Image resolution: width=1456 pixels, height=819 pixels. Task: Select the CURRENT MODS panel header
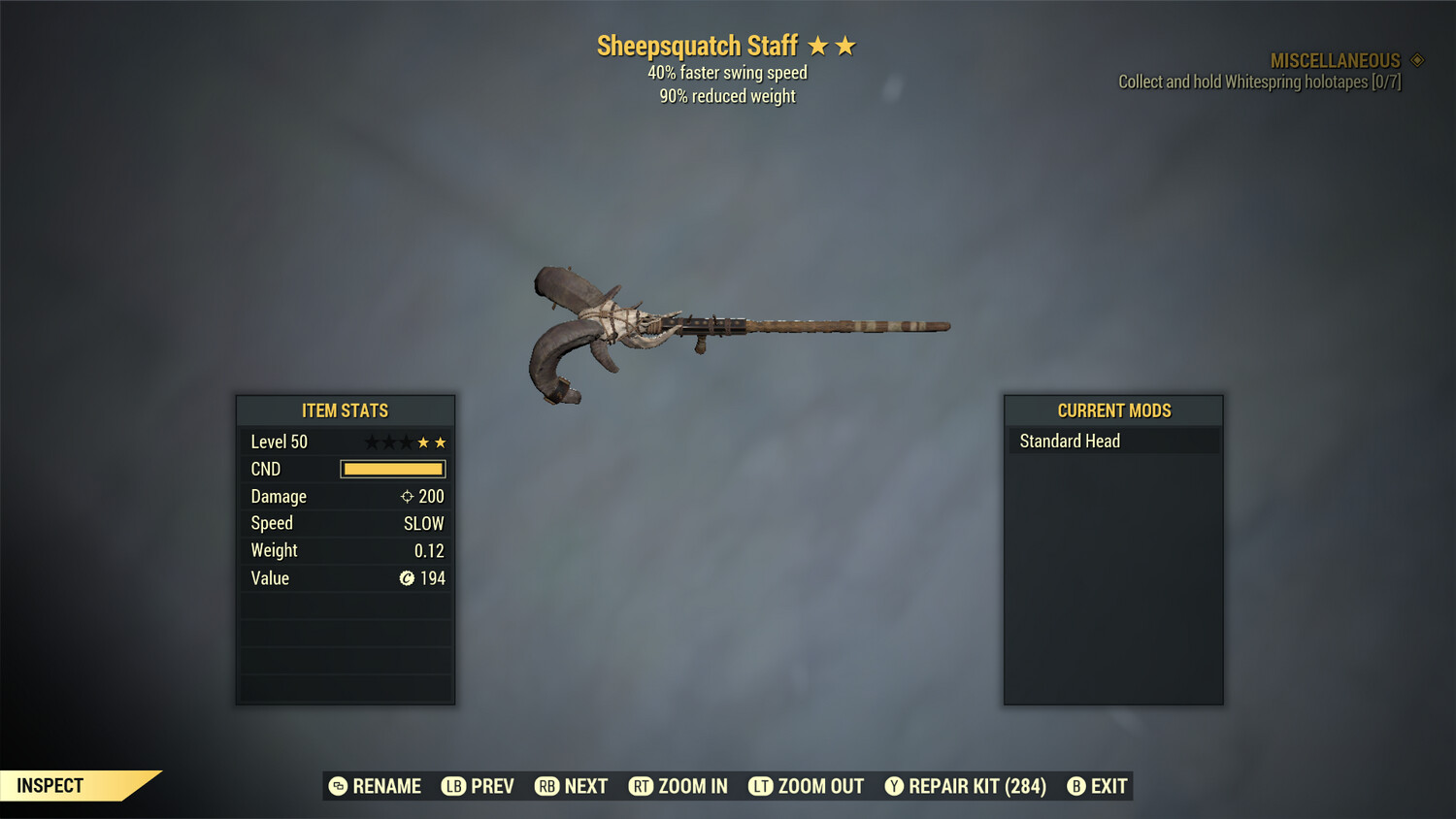point(1112,410)
